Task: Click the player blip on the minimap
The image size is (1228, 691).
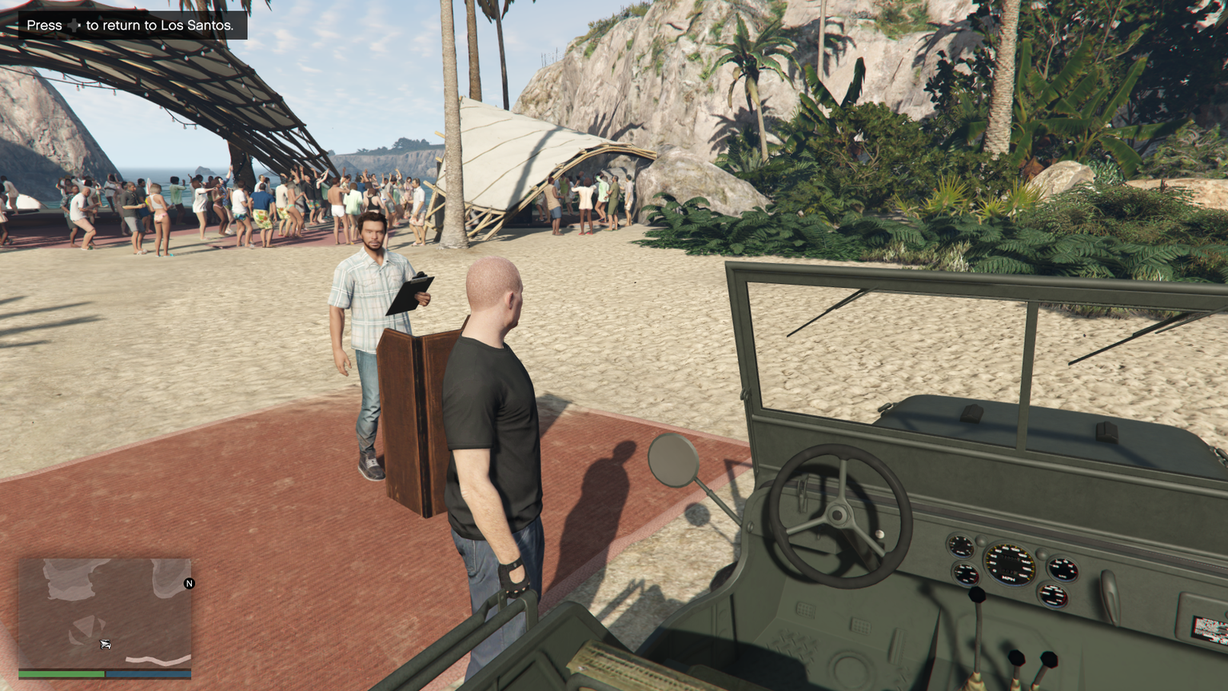Action: [104, 644]
